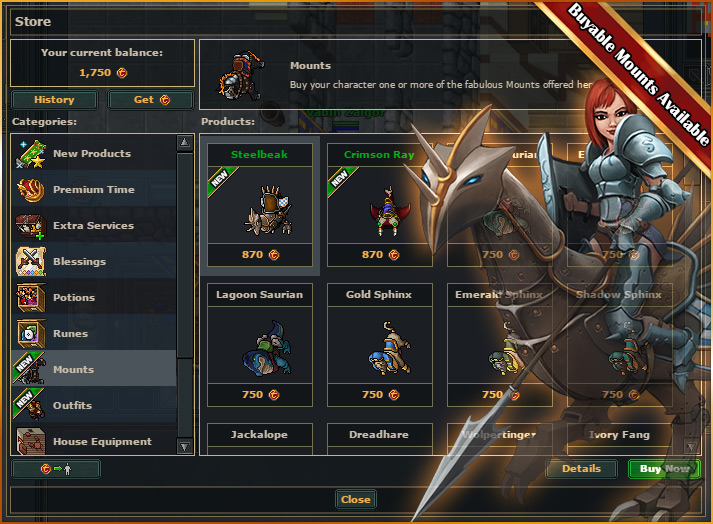Screen dimensions: 713x524
Task: Open the Premium Time category
Action: tap(93, 190)
